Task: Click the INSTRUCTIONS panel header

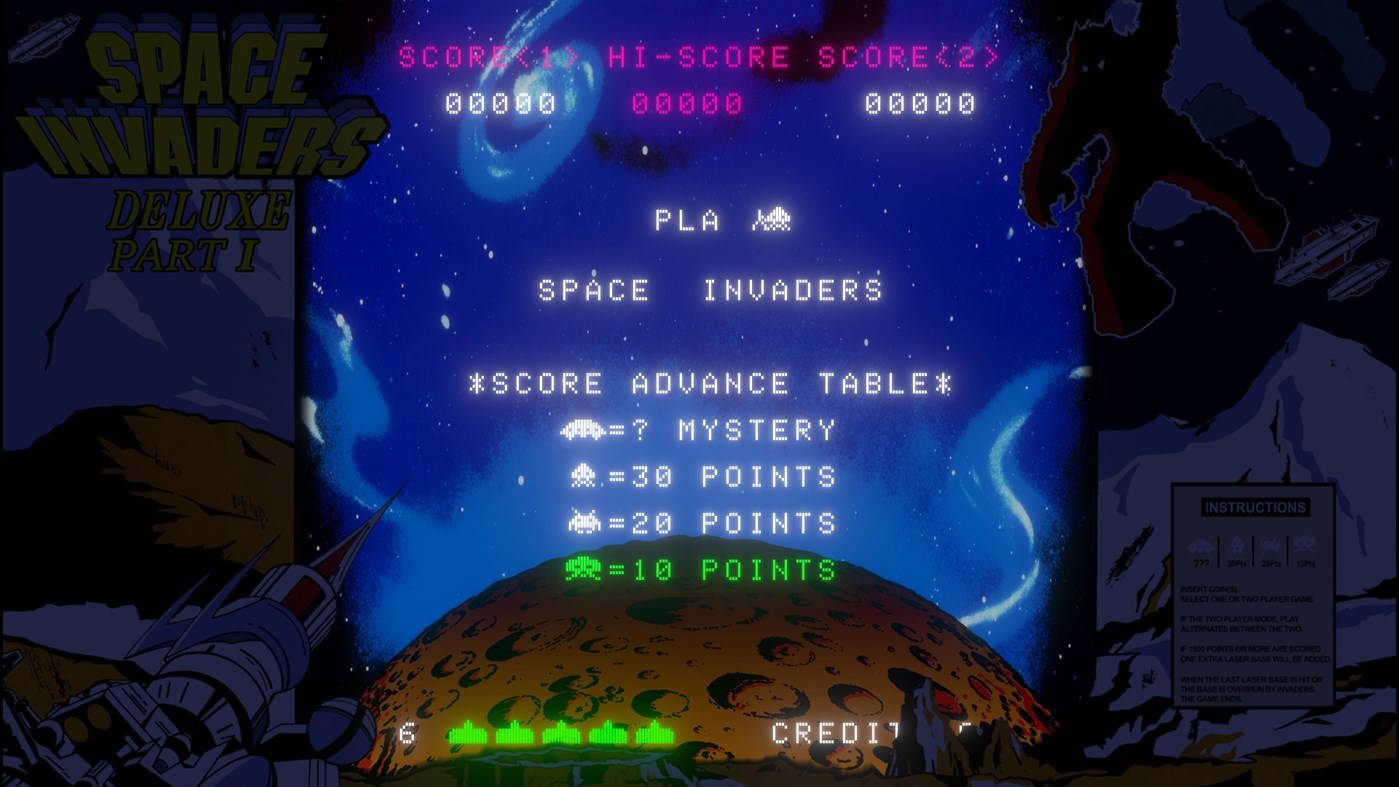Action: (1255, 507)
